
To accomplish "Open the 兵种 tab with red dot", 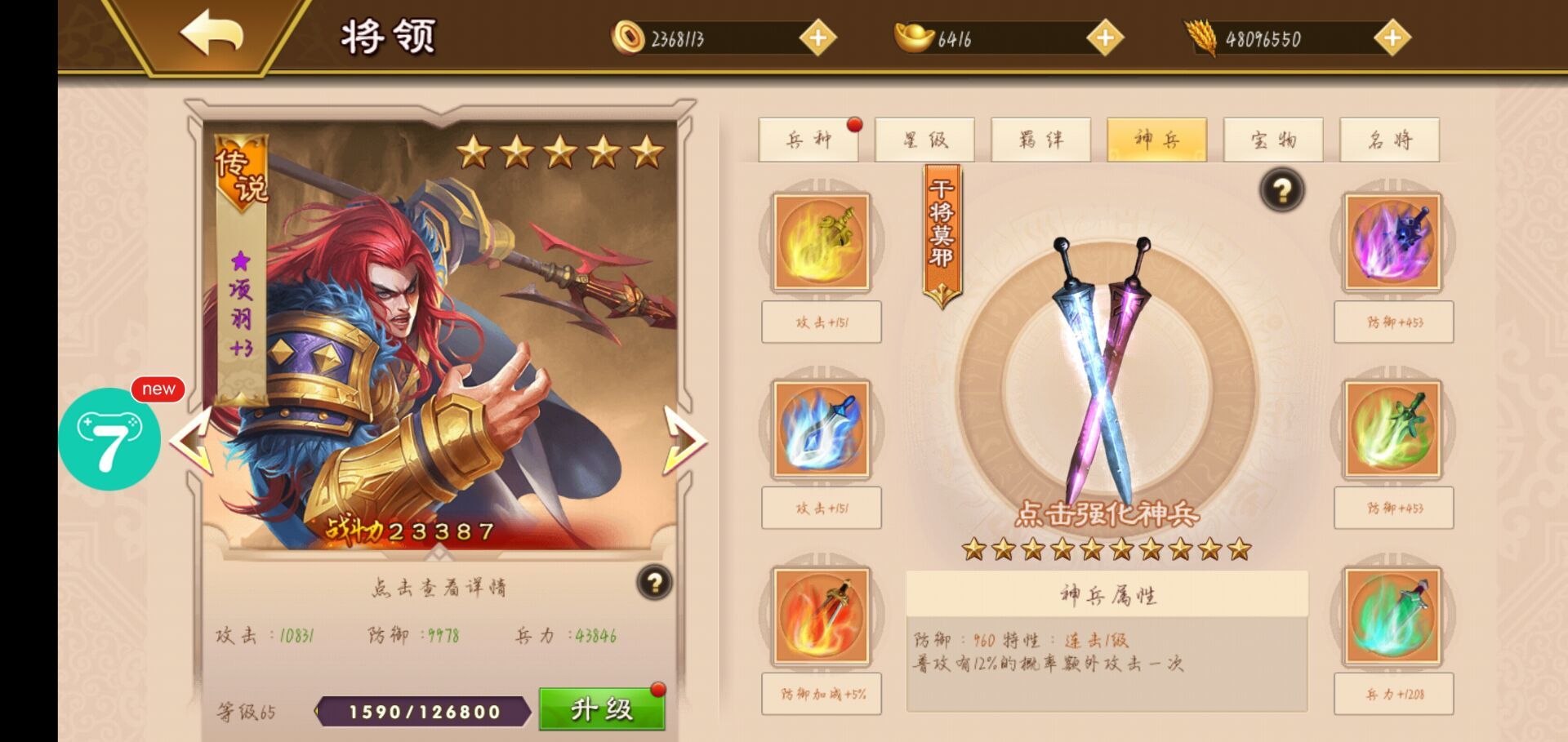I will (809, 140).
